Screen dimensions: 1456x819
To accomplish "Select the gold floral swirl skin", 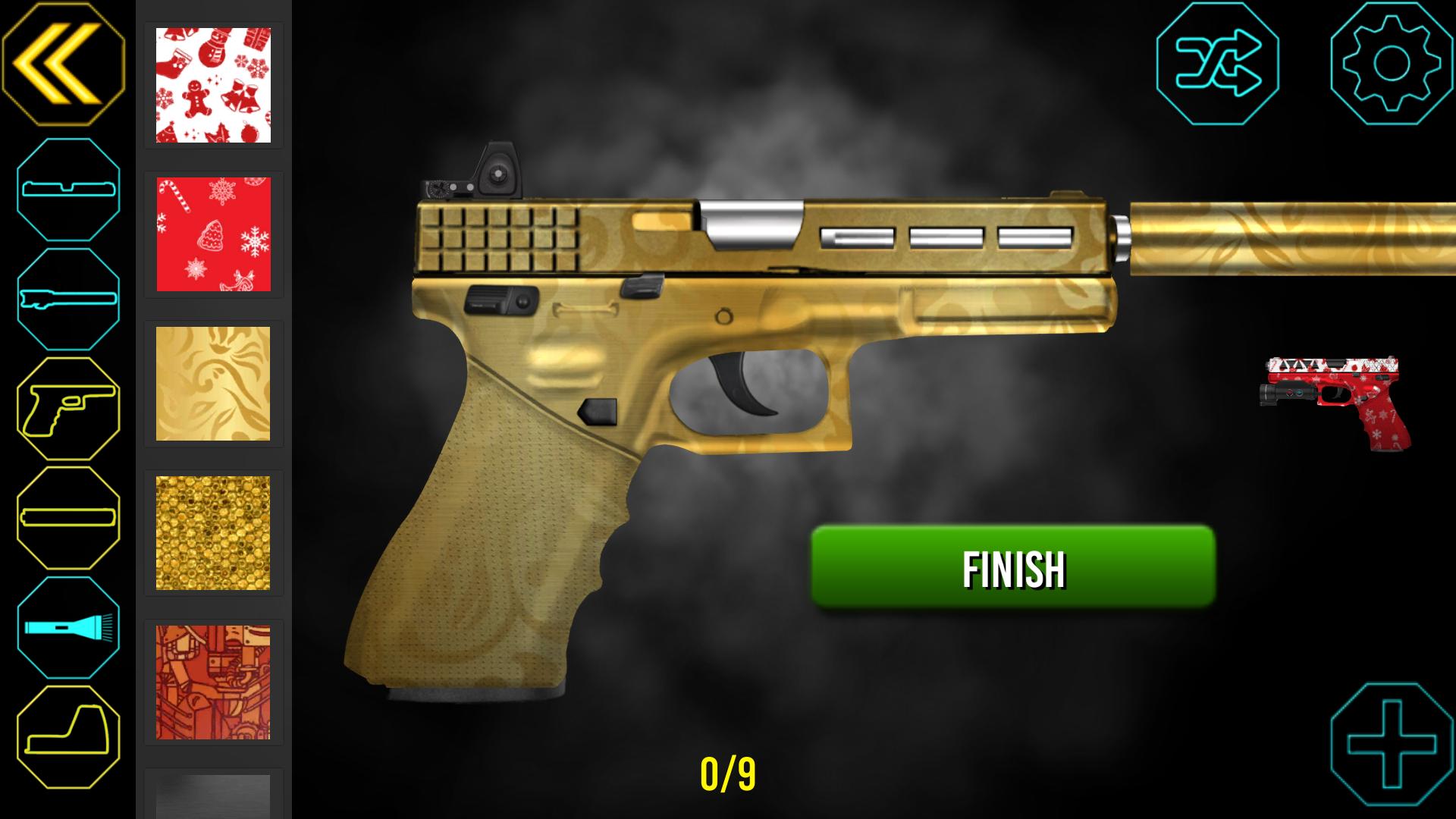I will 213,384.
